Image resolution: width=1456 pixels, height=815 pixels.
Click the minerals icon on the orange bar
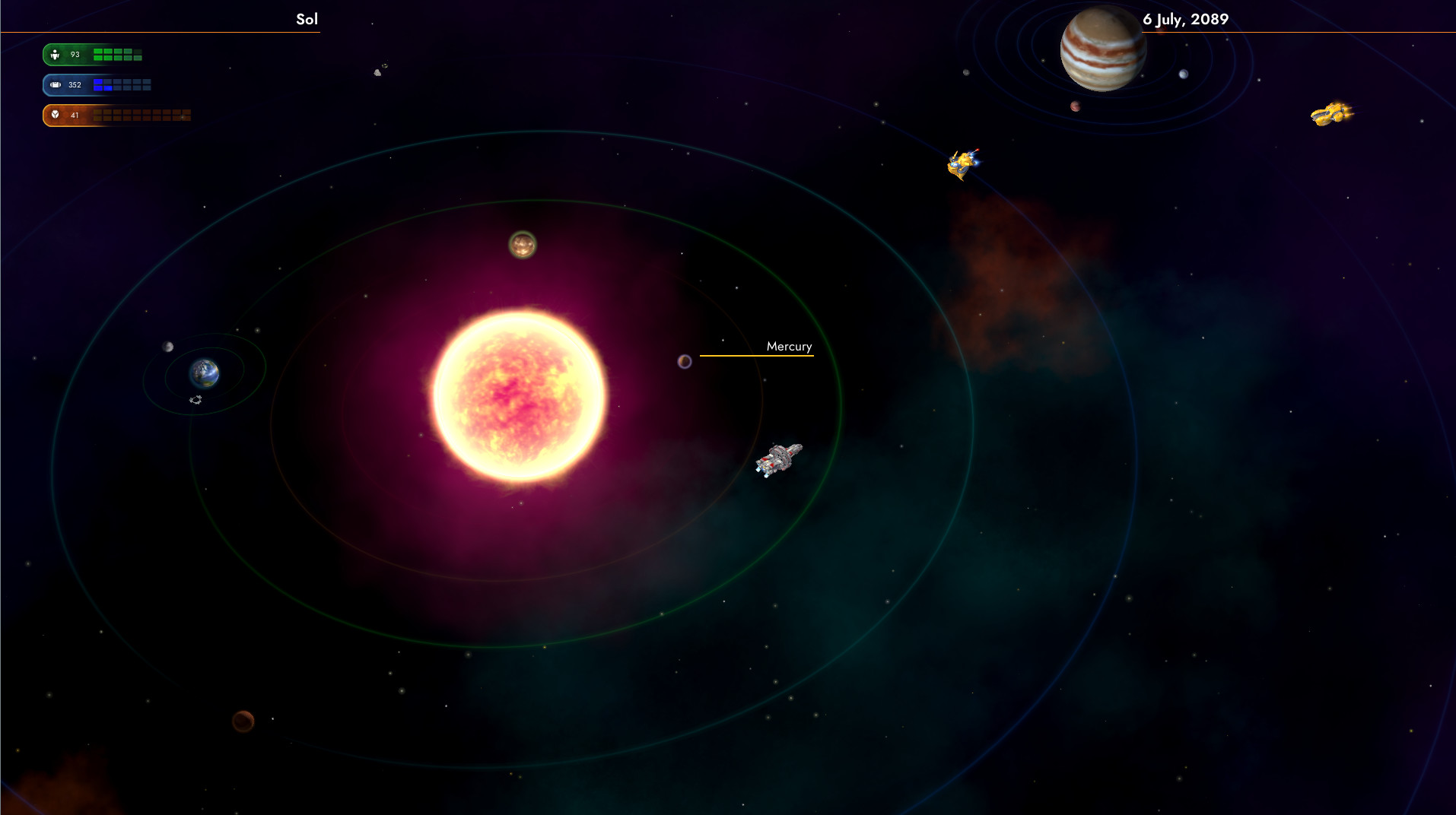(54, 115)
